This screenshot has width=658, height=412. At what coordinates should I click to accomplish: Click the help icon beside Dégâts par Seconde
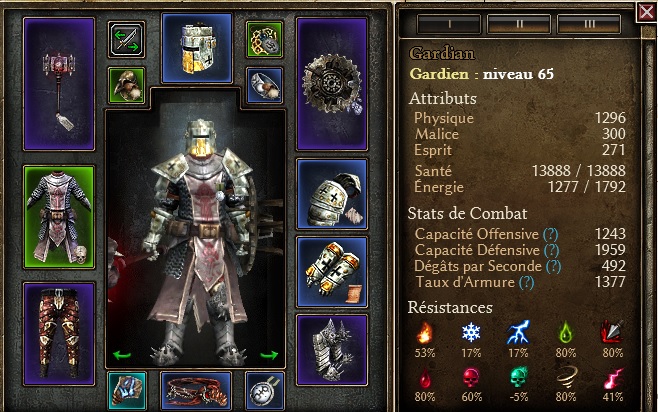click(553, 267)
